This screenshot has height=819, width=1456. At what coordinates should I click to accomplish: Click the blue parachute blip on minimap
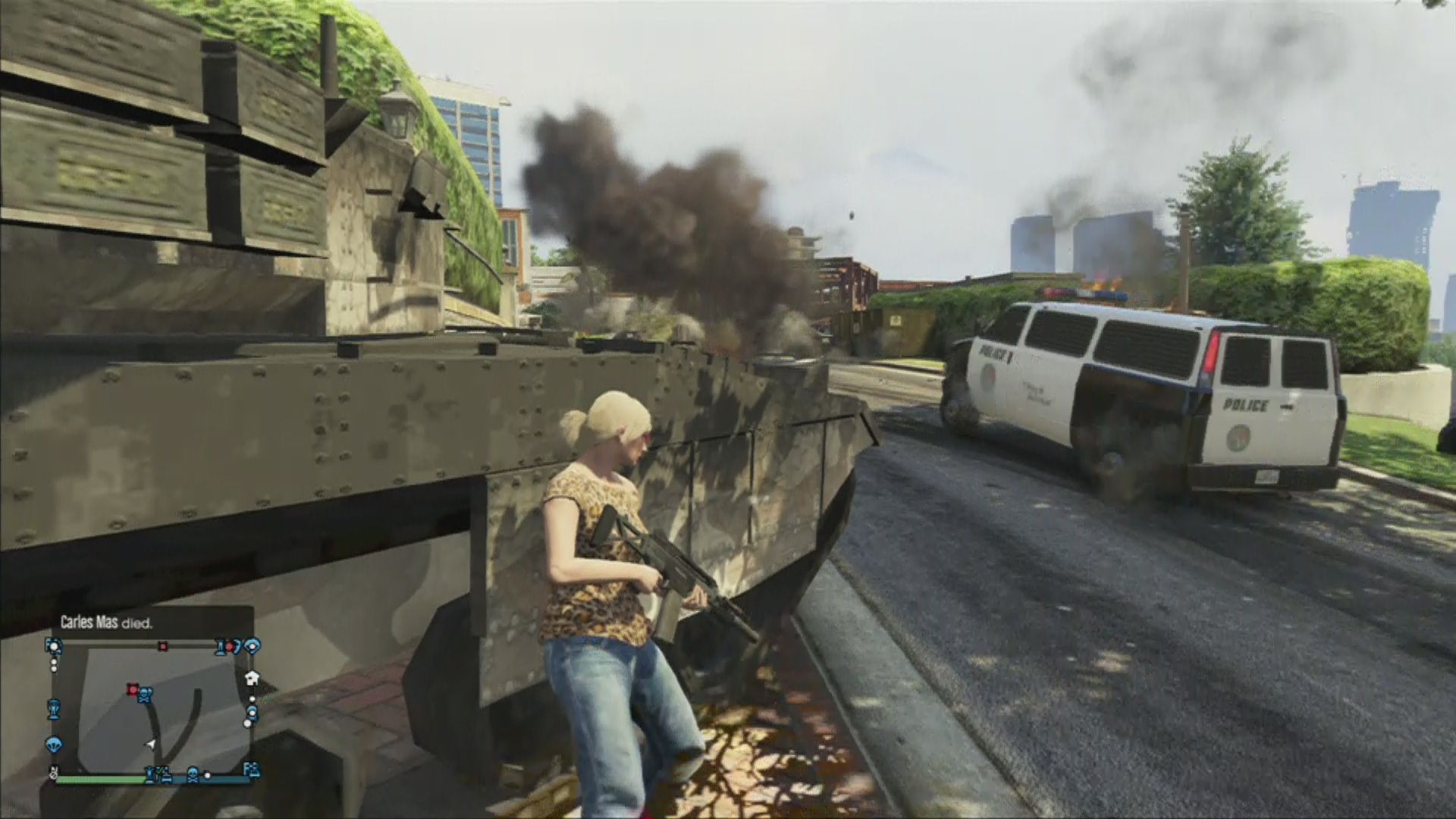(x=53, y=742)
